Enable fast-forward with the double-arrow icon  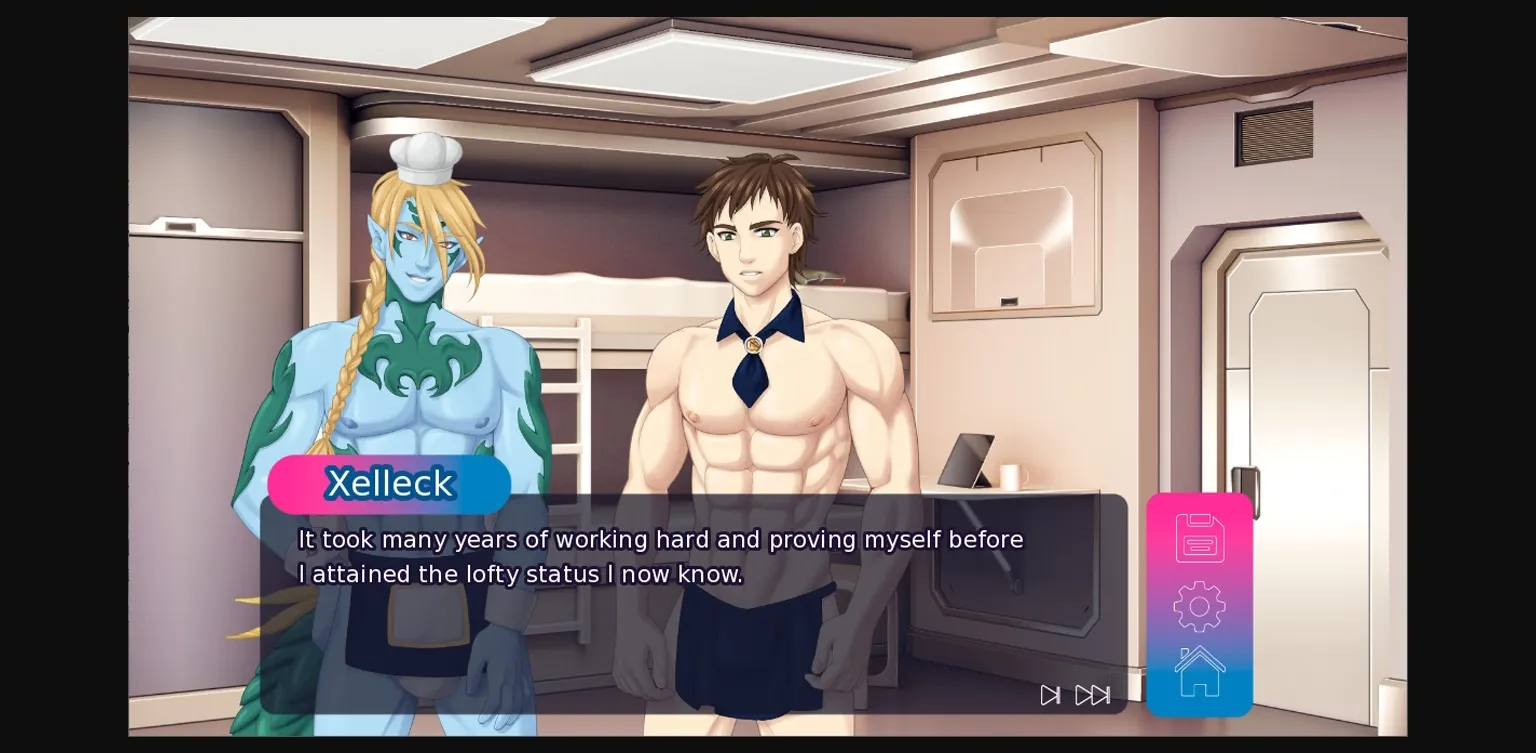[1094, 695]
